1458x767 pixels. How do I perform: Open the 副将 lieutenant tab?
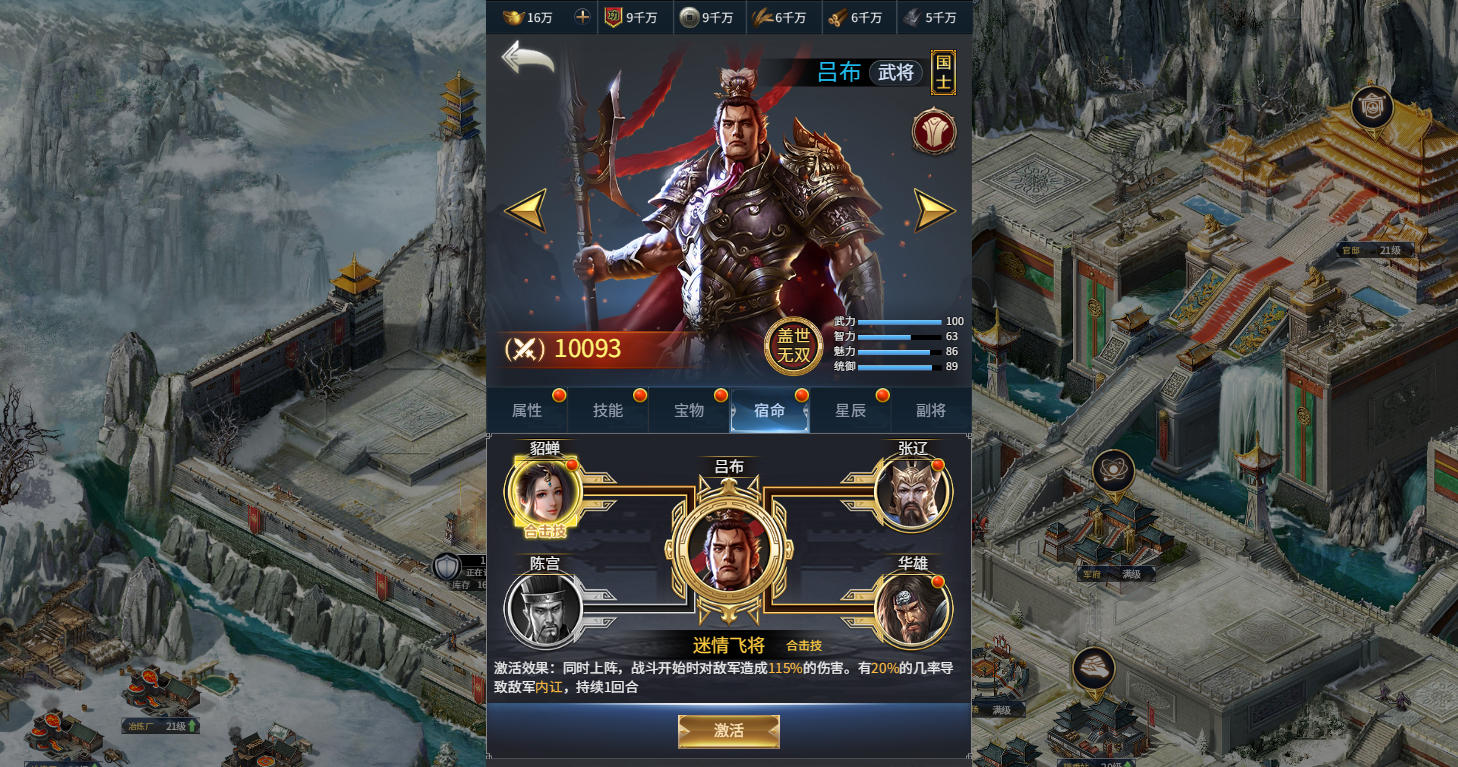[931, 410]
